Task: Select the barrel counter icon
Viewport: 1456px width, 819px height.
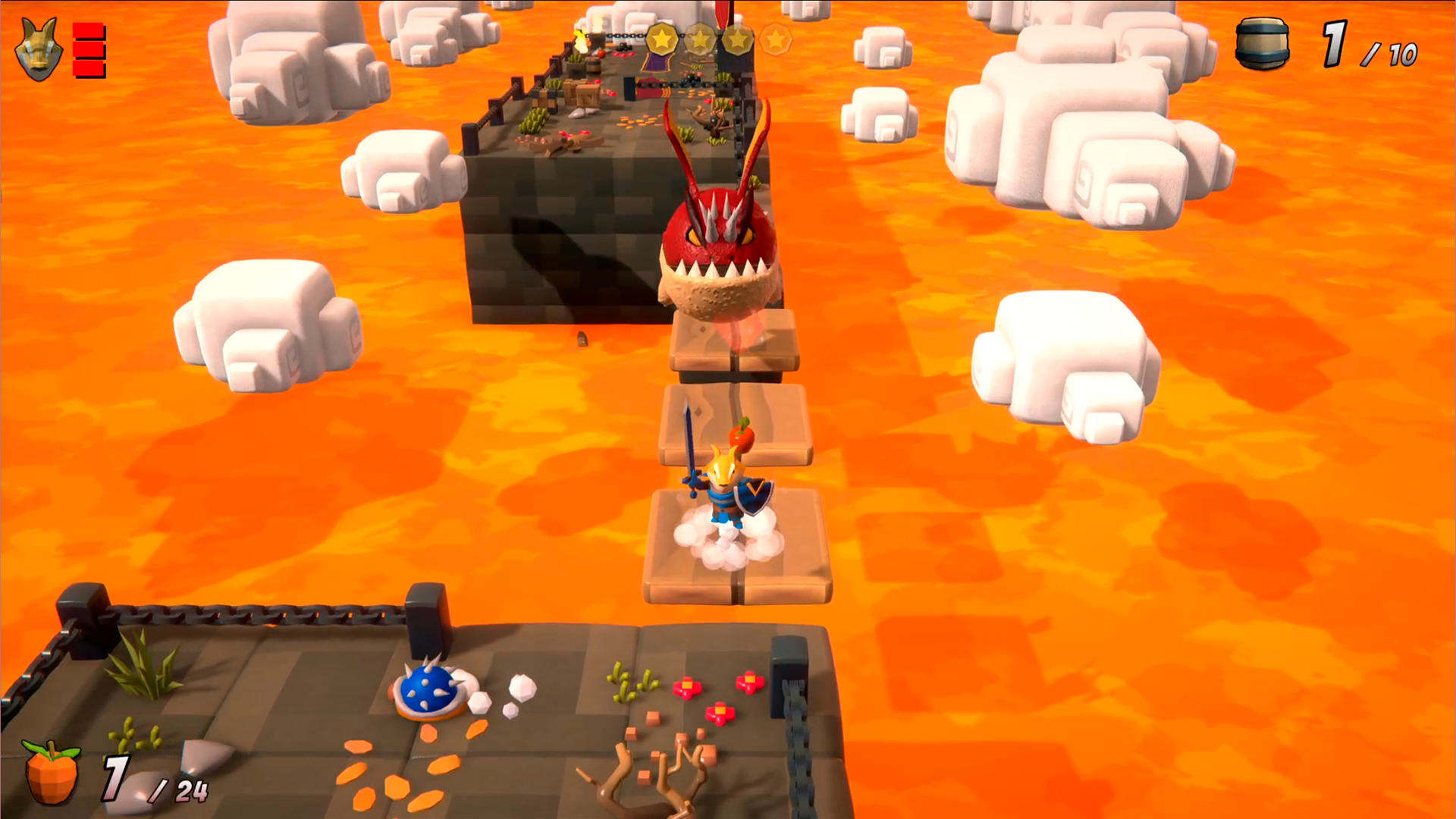Action: (x=1262, y=44)
